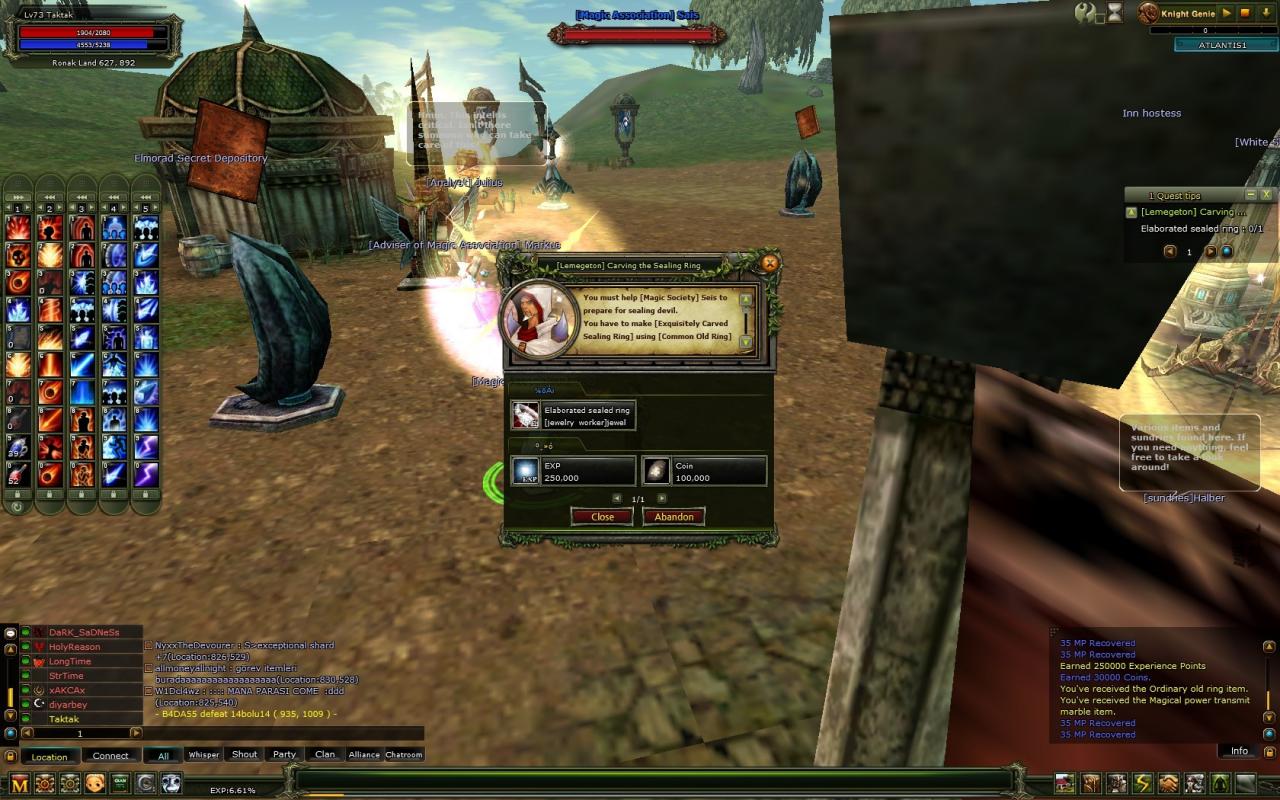This screenshot has width=1280, height=800.
Task: Click the orange X on quest dialog
Action: (769, 263)
